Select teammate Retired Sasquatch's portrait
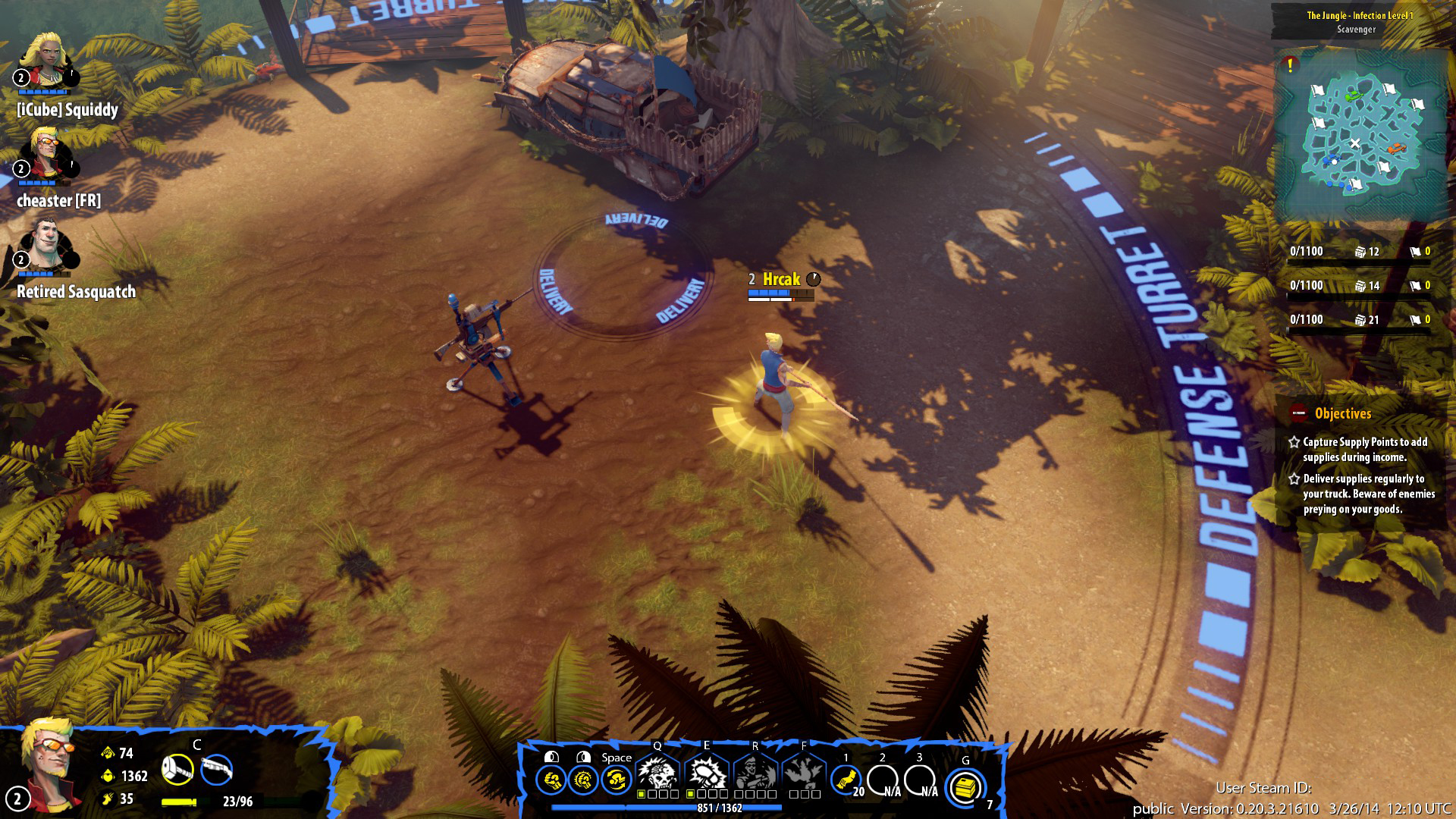This screenshot has height=819, width=1456. click(45, 244)
